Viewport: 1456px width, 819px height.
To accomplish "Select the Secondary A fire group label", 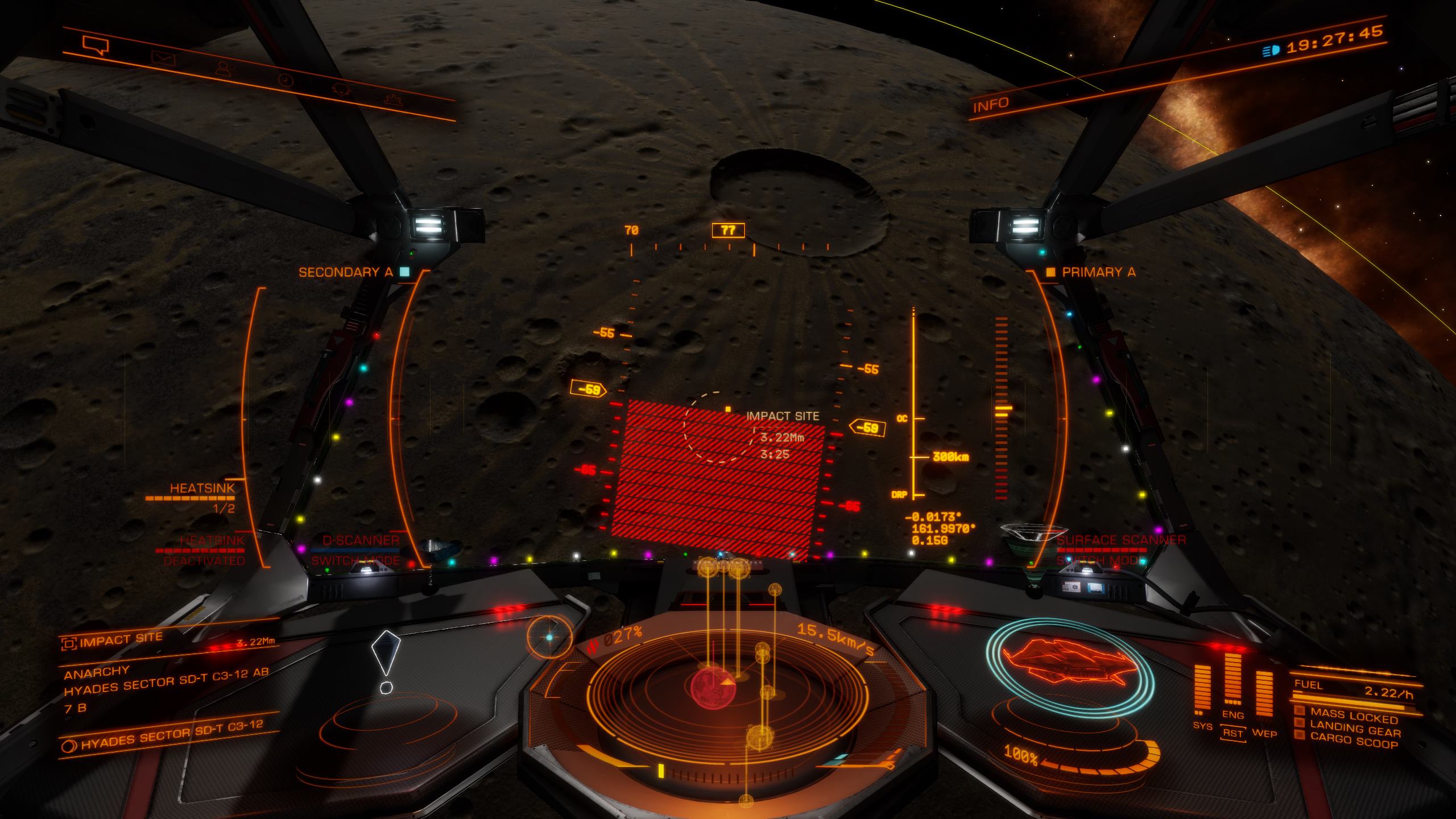I will [x=346, y=272].
